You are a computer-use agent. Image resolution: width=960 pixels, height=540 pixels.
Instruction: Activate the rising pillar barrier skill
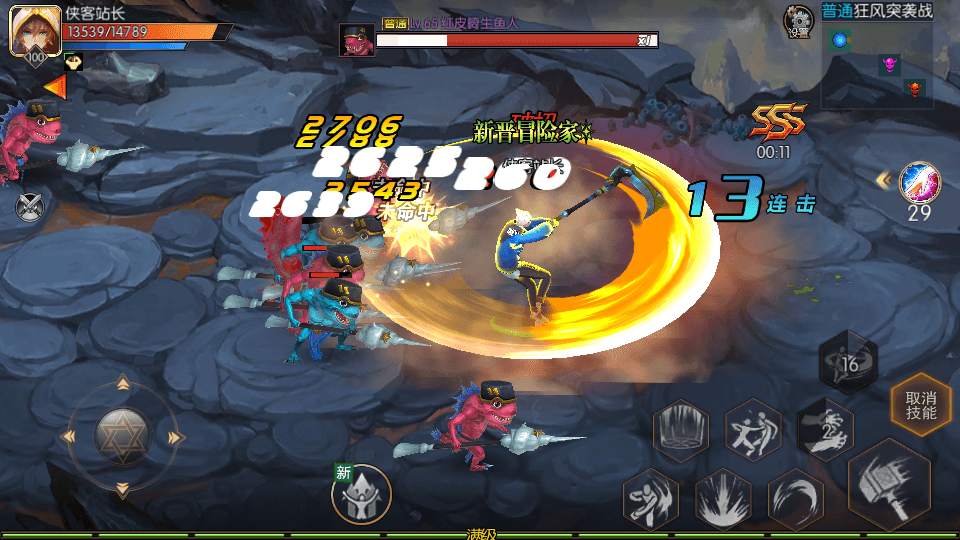(681, 430)
